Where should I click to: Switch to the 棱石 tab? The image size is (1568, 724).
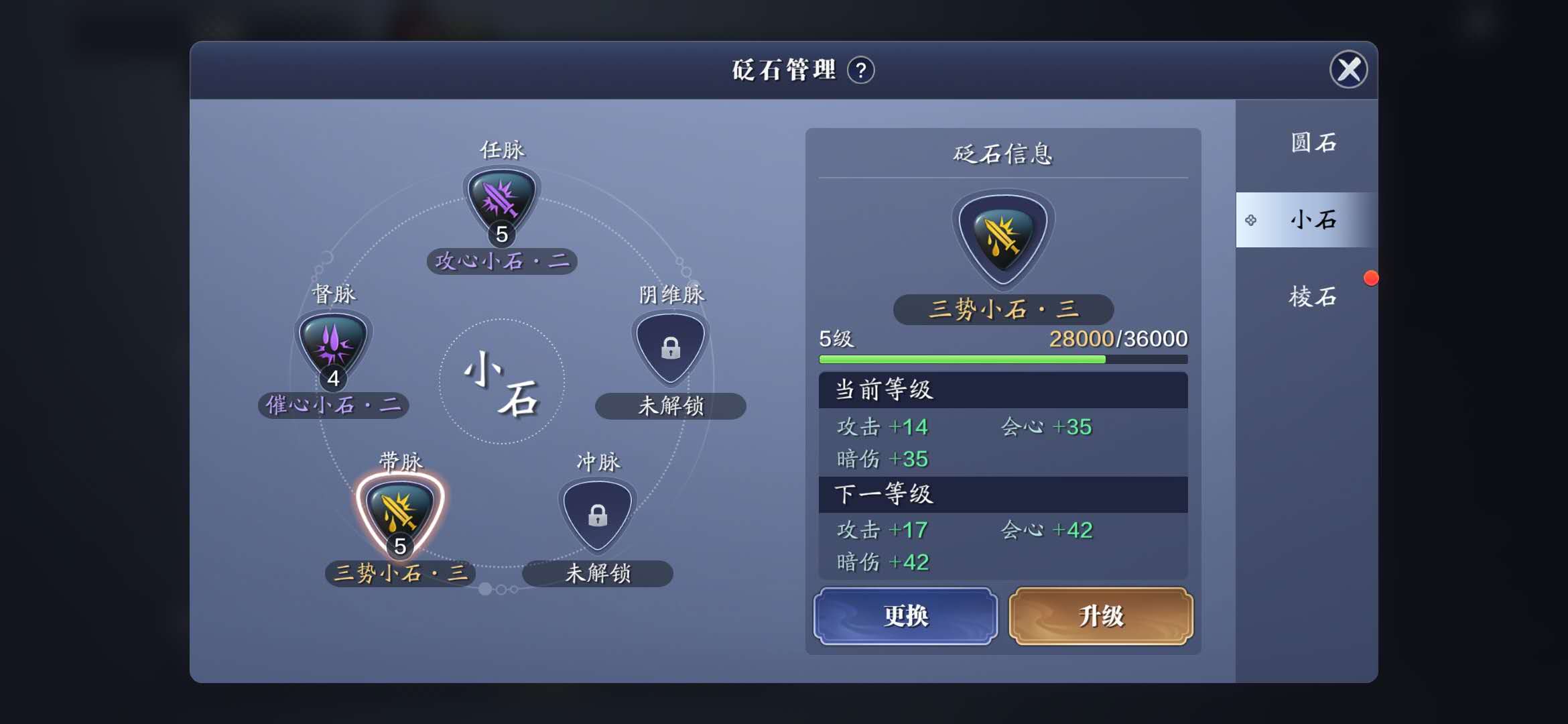coord(1311,296)
